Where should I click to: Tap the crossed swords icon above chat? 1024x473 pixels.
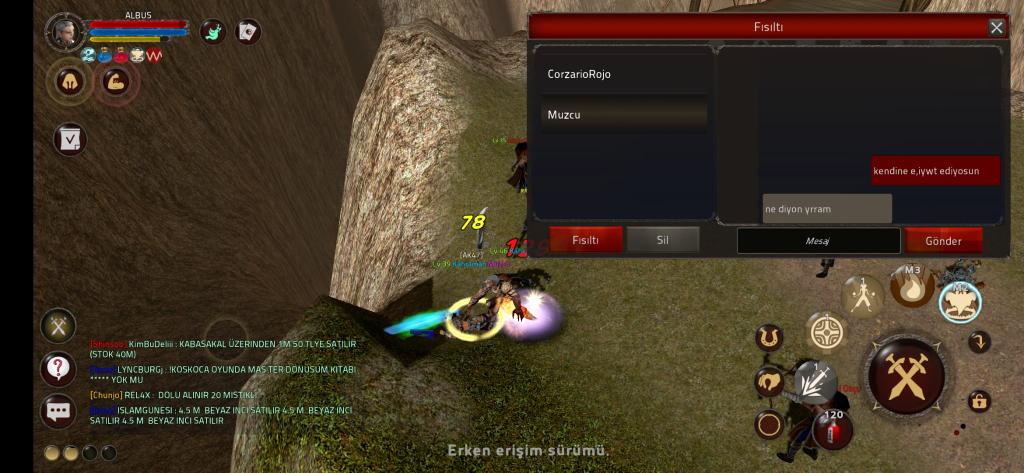[58, 326]
